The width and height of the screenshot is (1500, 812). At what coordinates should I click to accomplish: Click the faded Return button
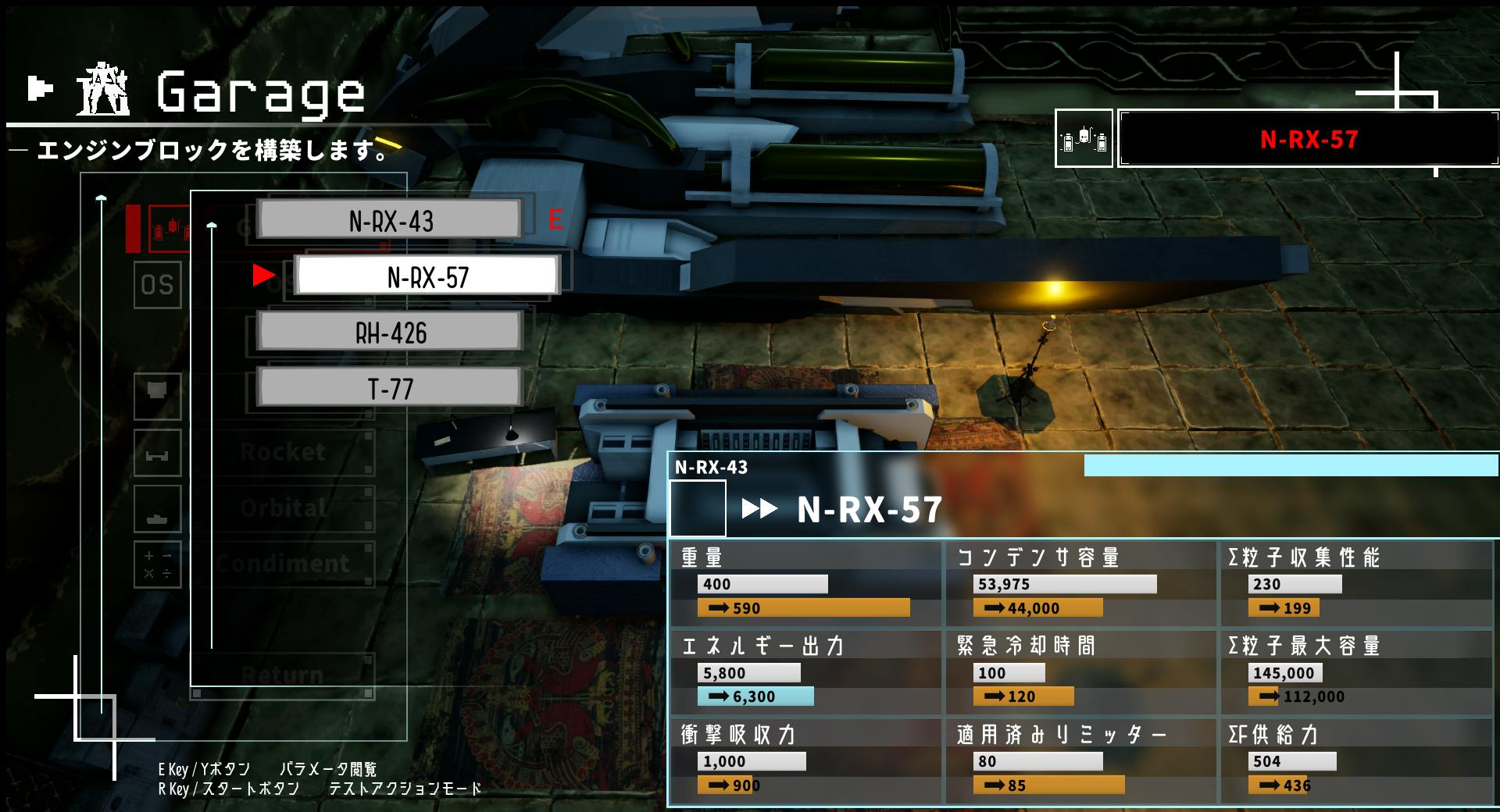click(283, 675)
